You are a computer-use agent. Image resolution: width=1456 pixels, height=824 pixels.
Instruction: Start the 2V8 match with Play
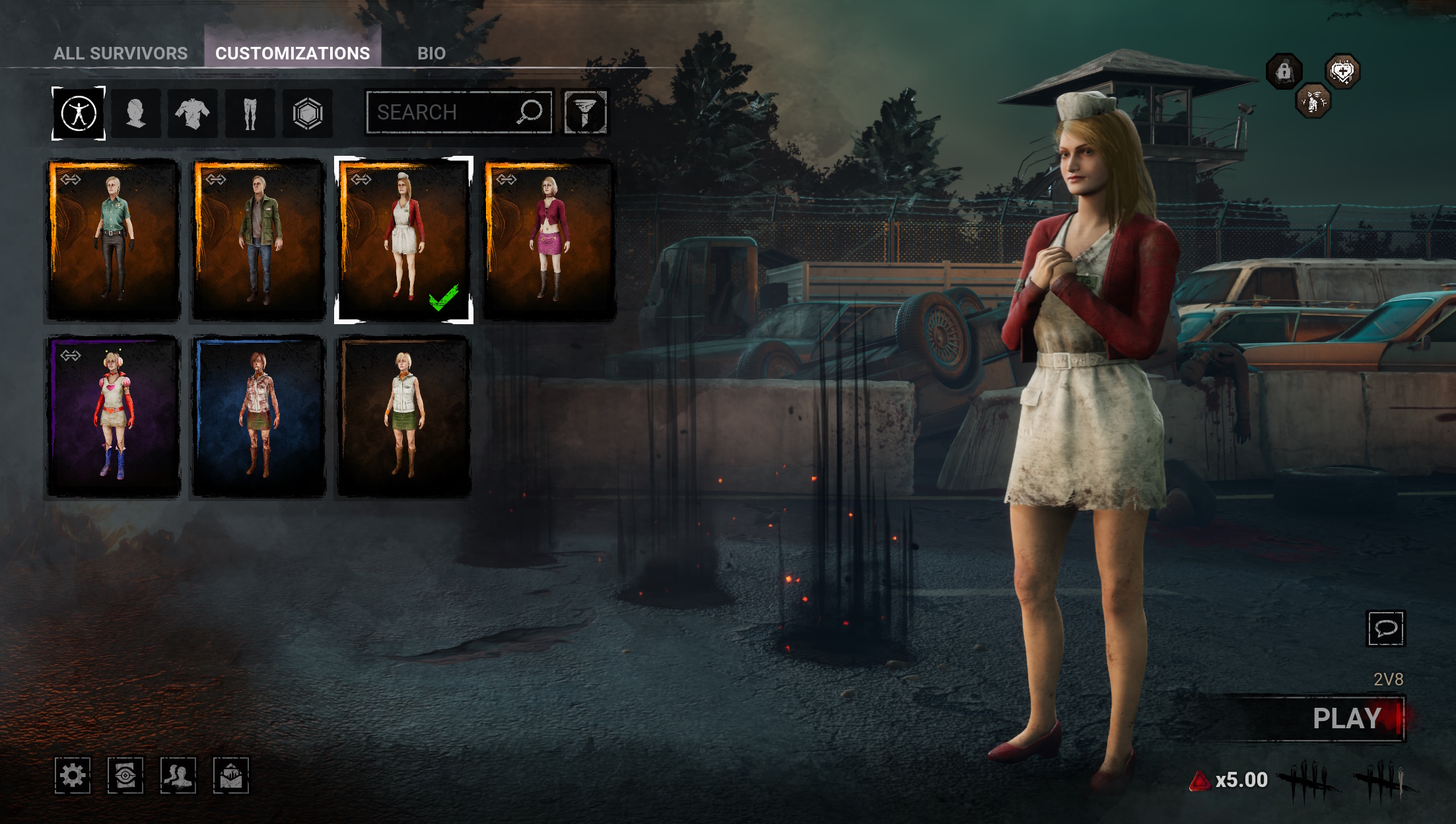pos(1347,718)
